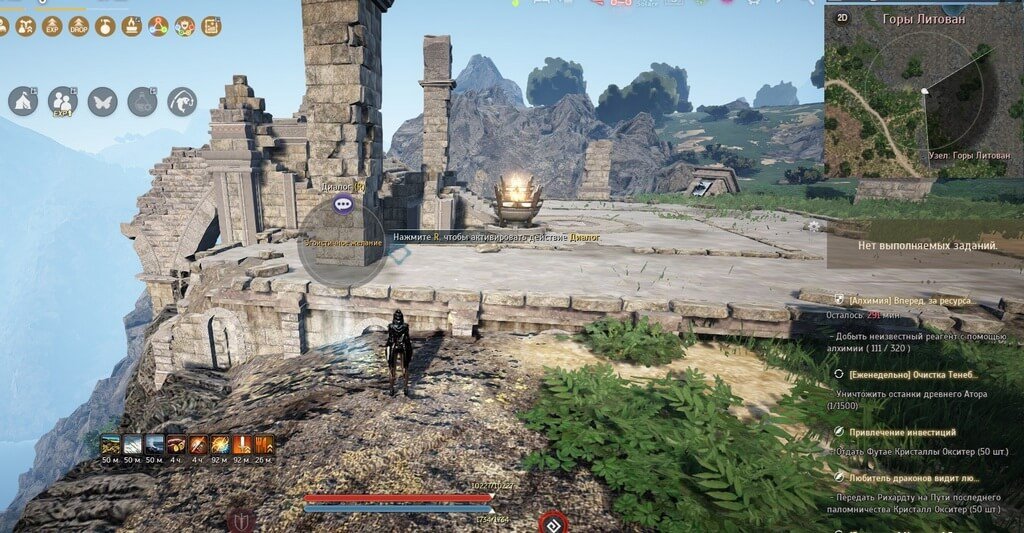1024x533 pixels.
Task: Select the tent camp icon
Action: (23, 101)
